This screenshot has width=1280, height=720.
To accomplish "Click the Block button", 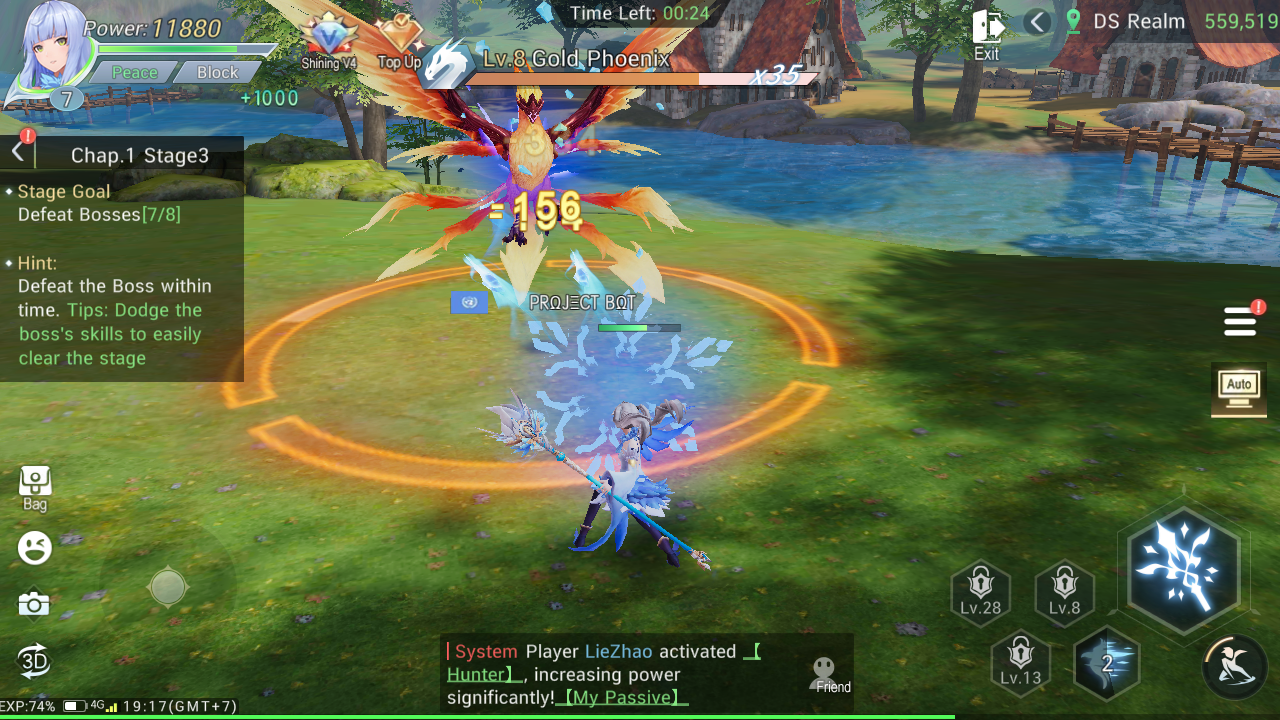I will coord(217,72).
